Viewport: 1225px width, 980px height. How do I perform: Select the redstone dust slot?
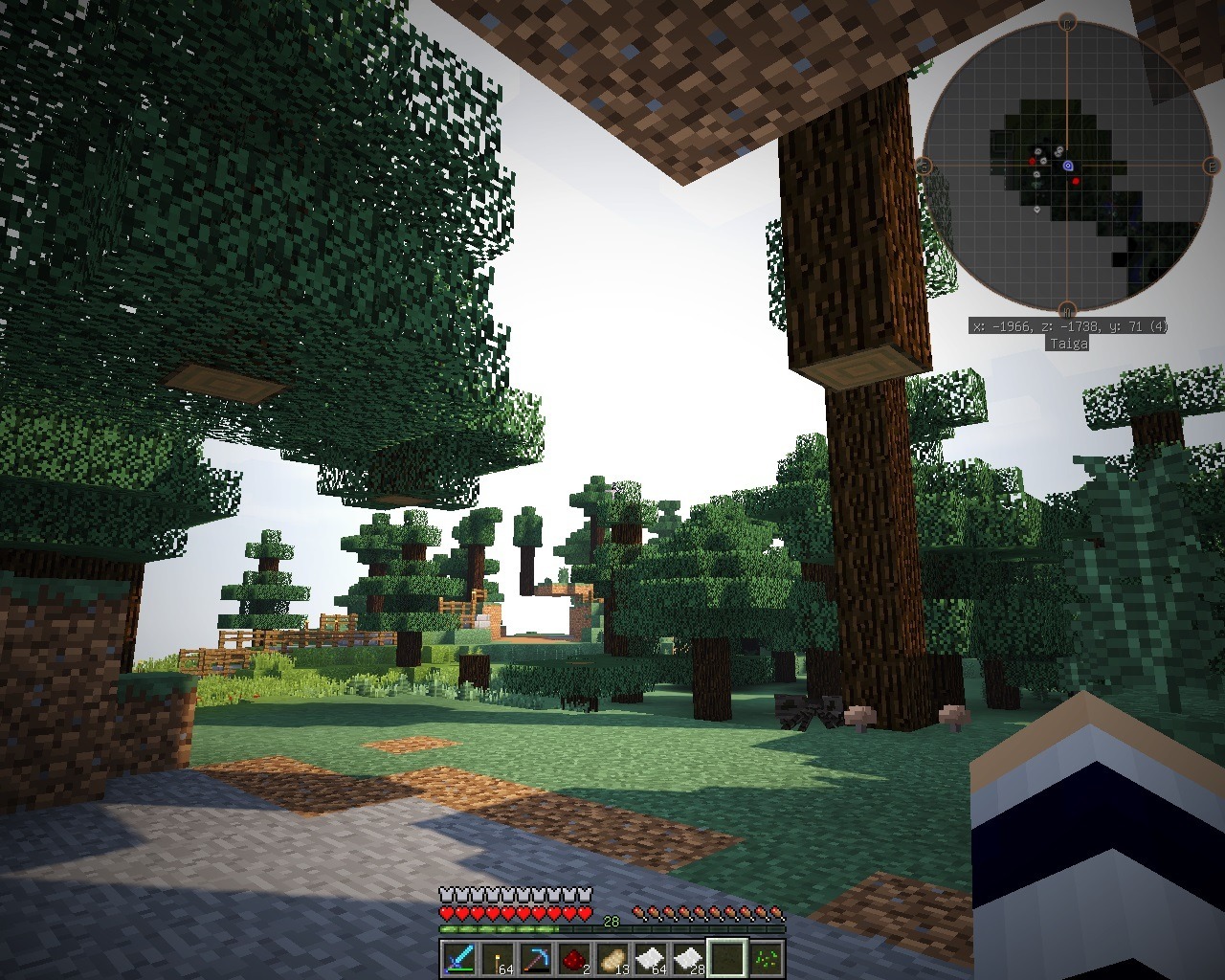coord(572,958)
